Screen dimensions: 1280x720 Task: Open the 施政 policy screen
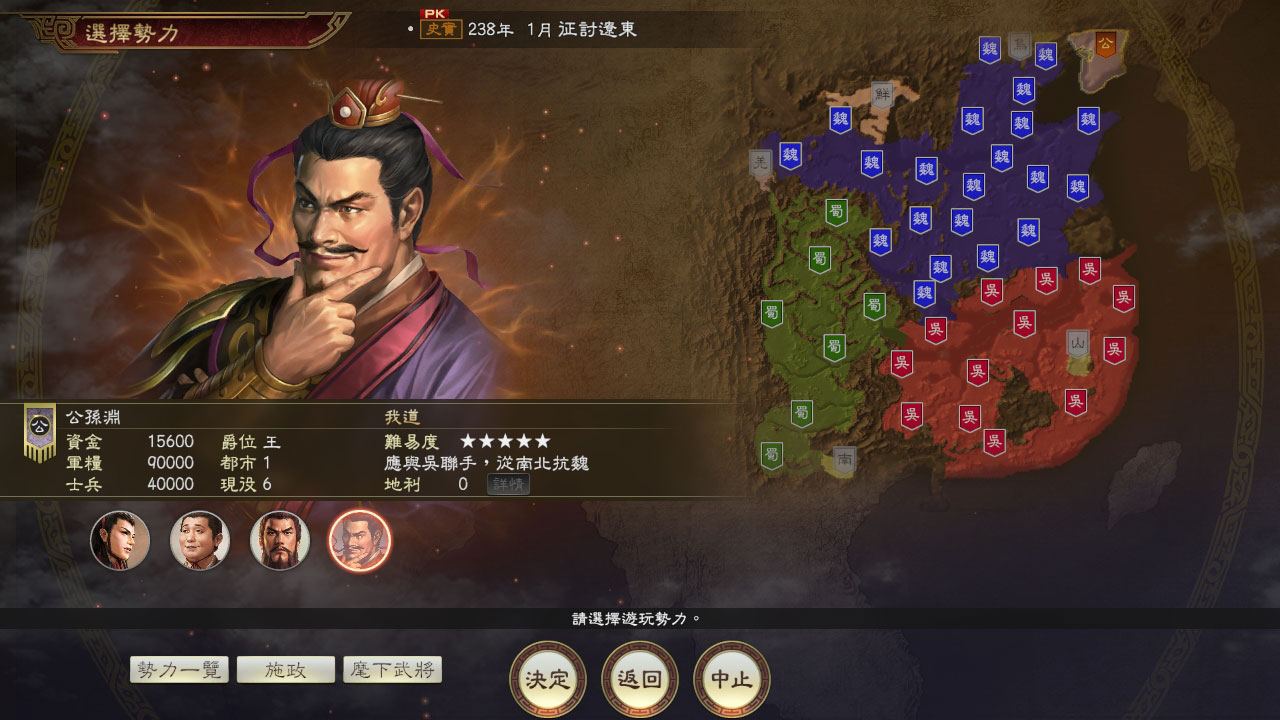point(286,670)
